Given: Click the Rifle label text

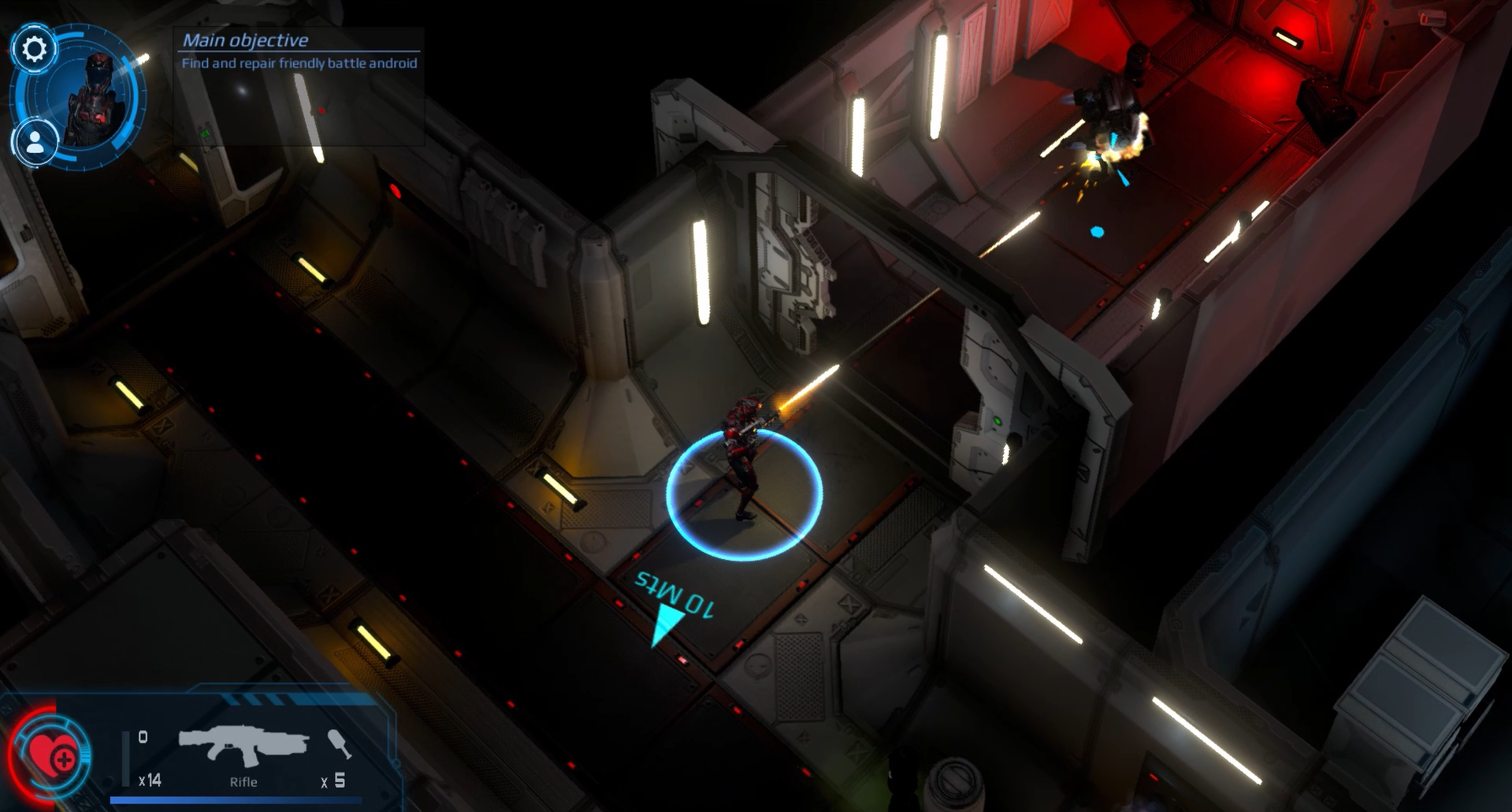Looking at the screenshot, I should [243, 781].
